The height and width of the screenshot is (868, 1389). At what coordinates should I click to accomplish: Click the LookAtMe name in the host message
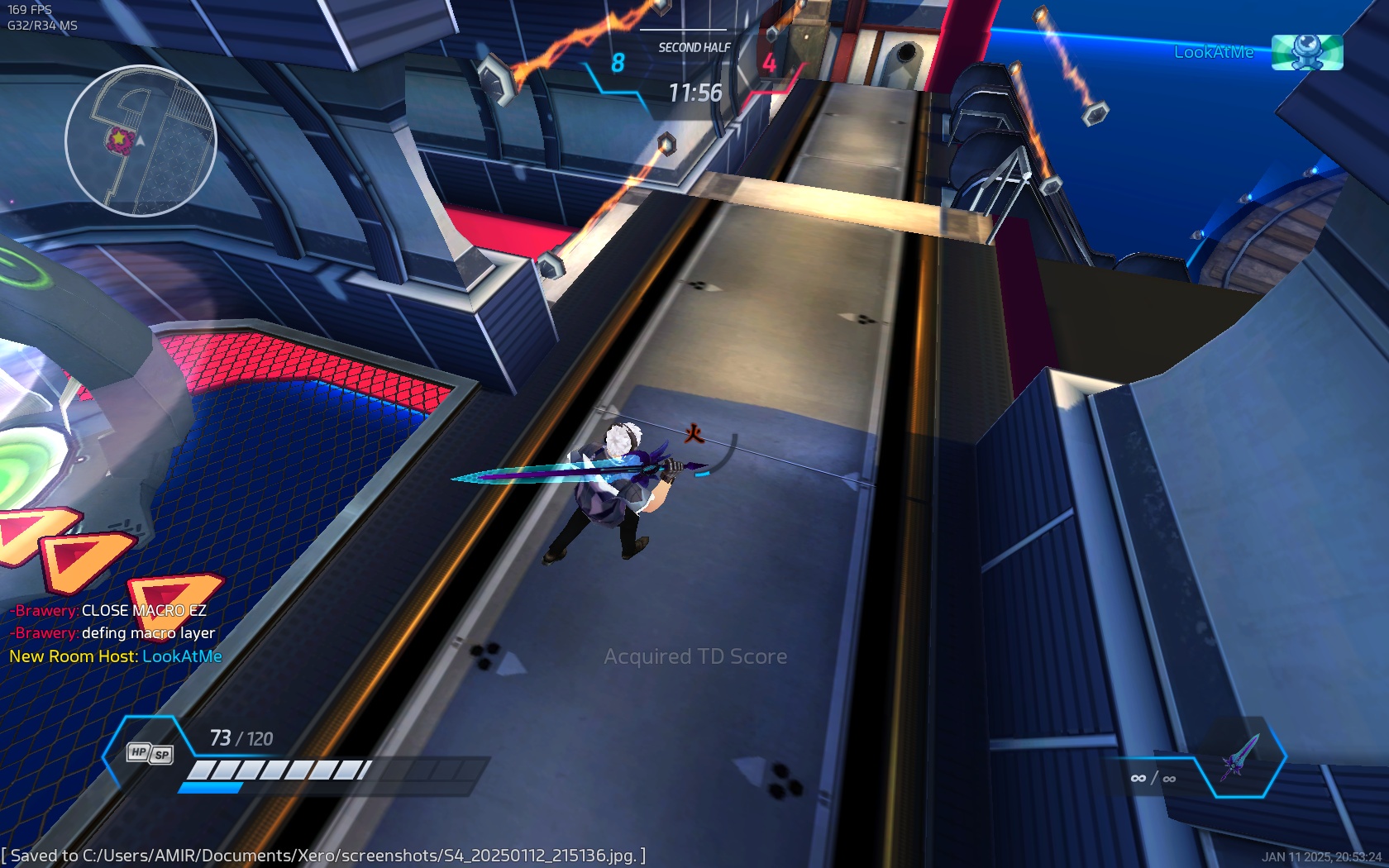click(182, 656)
